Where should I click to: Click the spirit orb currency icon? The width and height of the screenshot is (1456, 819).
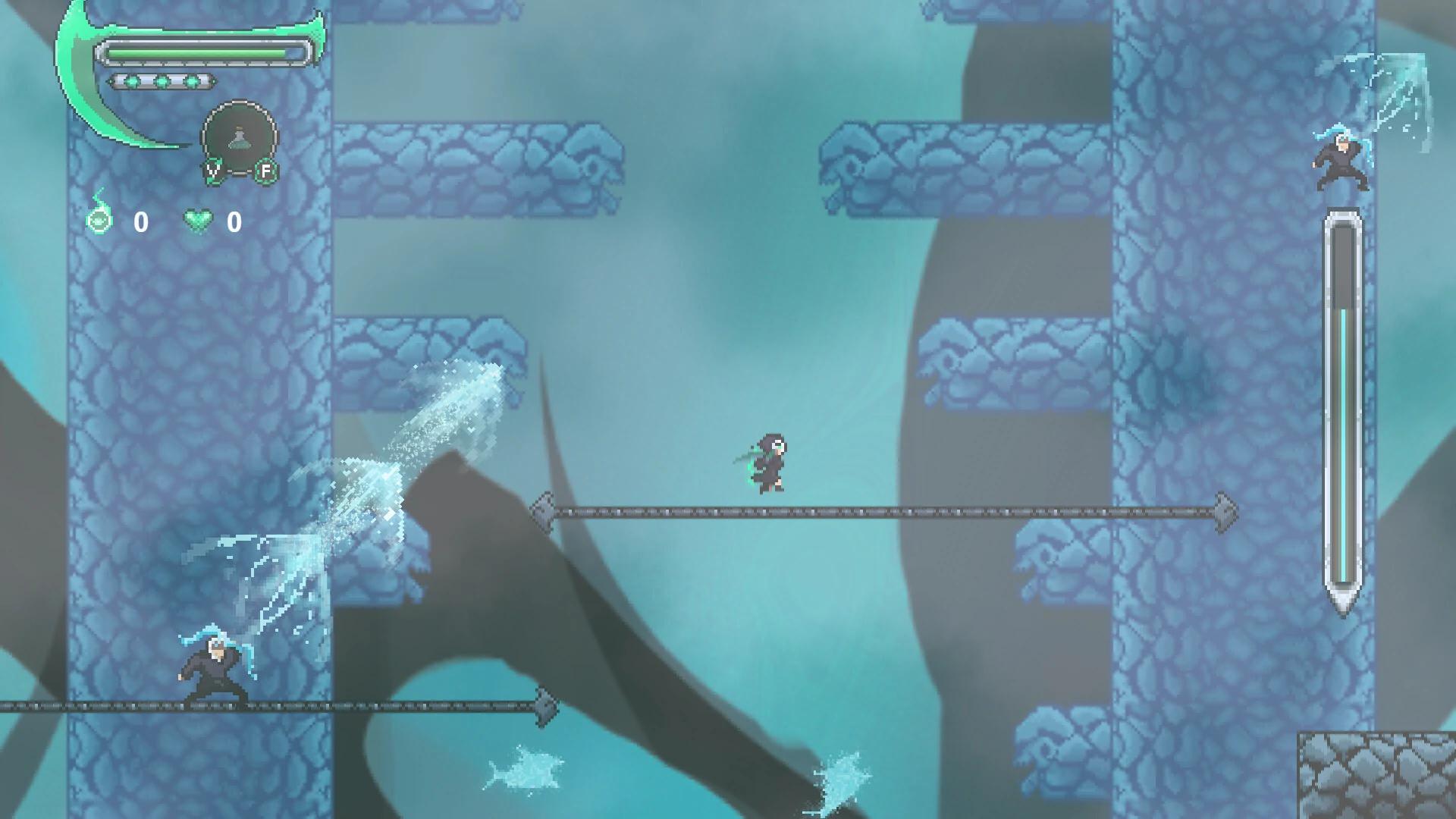[99, 221]
